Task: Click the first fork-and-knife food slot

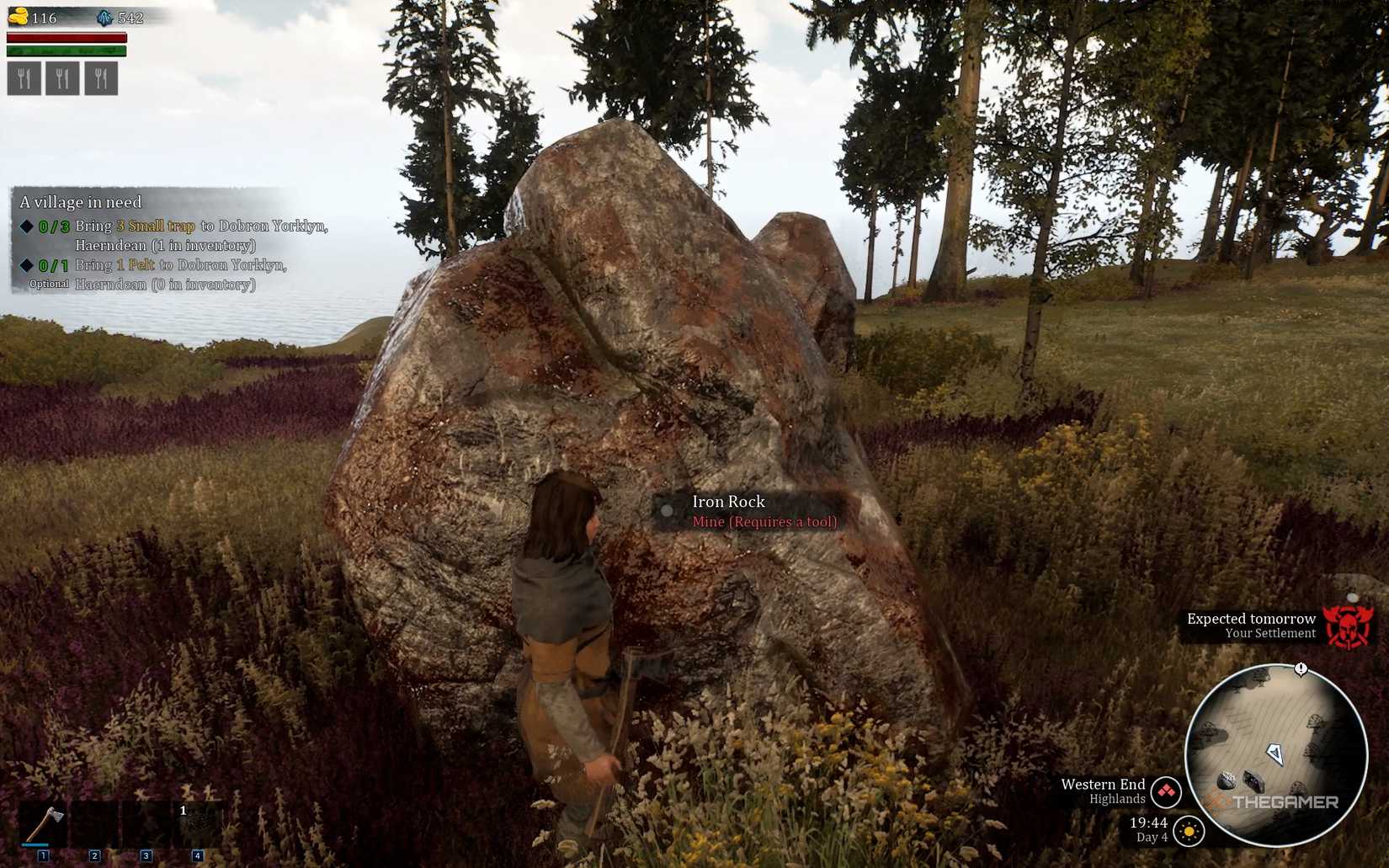Action: (24, 78)
